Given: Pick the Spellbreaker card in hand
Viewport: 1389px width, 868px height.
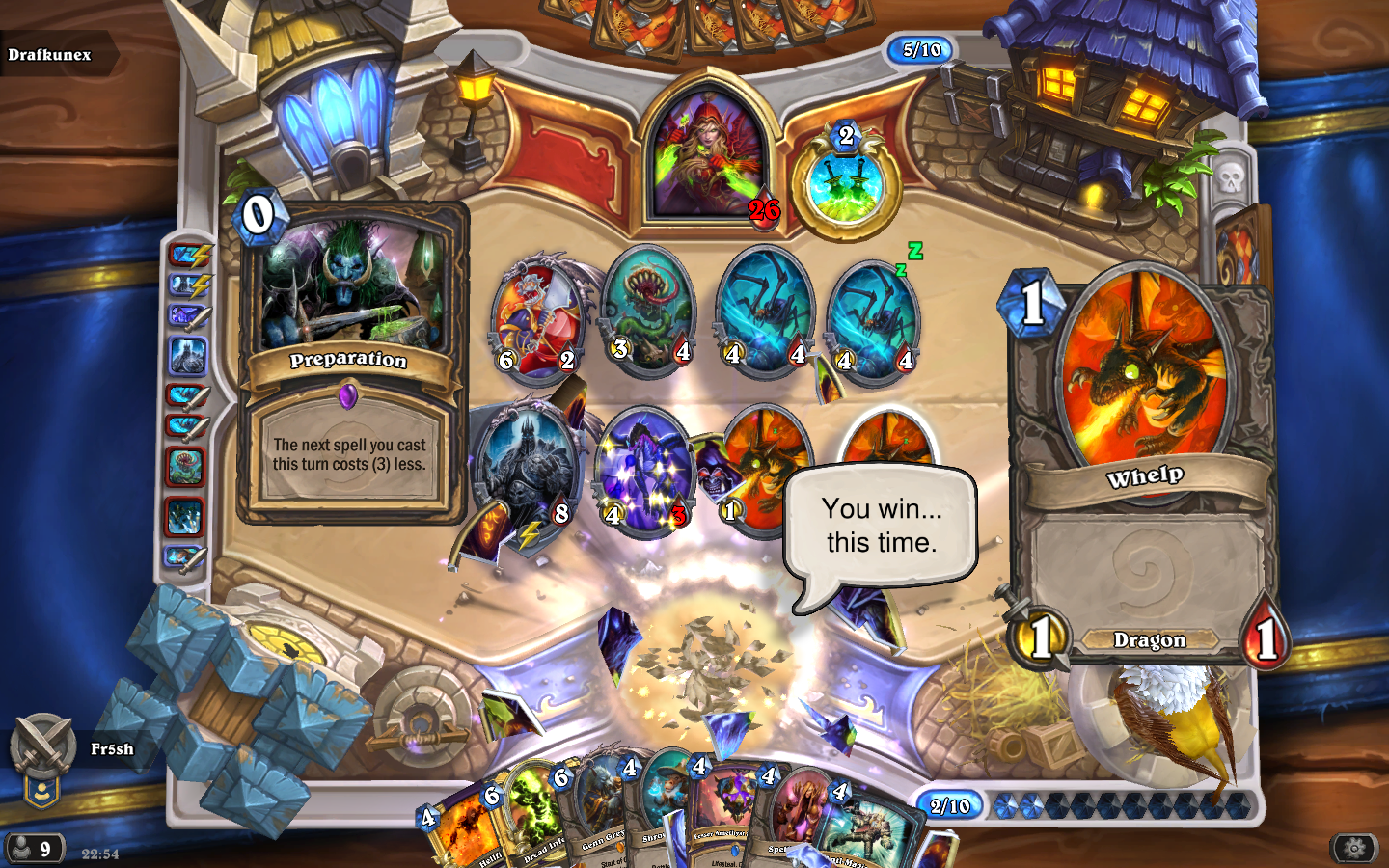Looking at the screenshot, I should (x=793, y=820).
